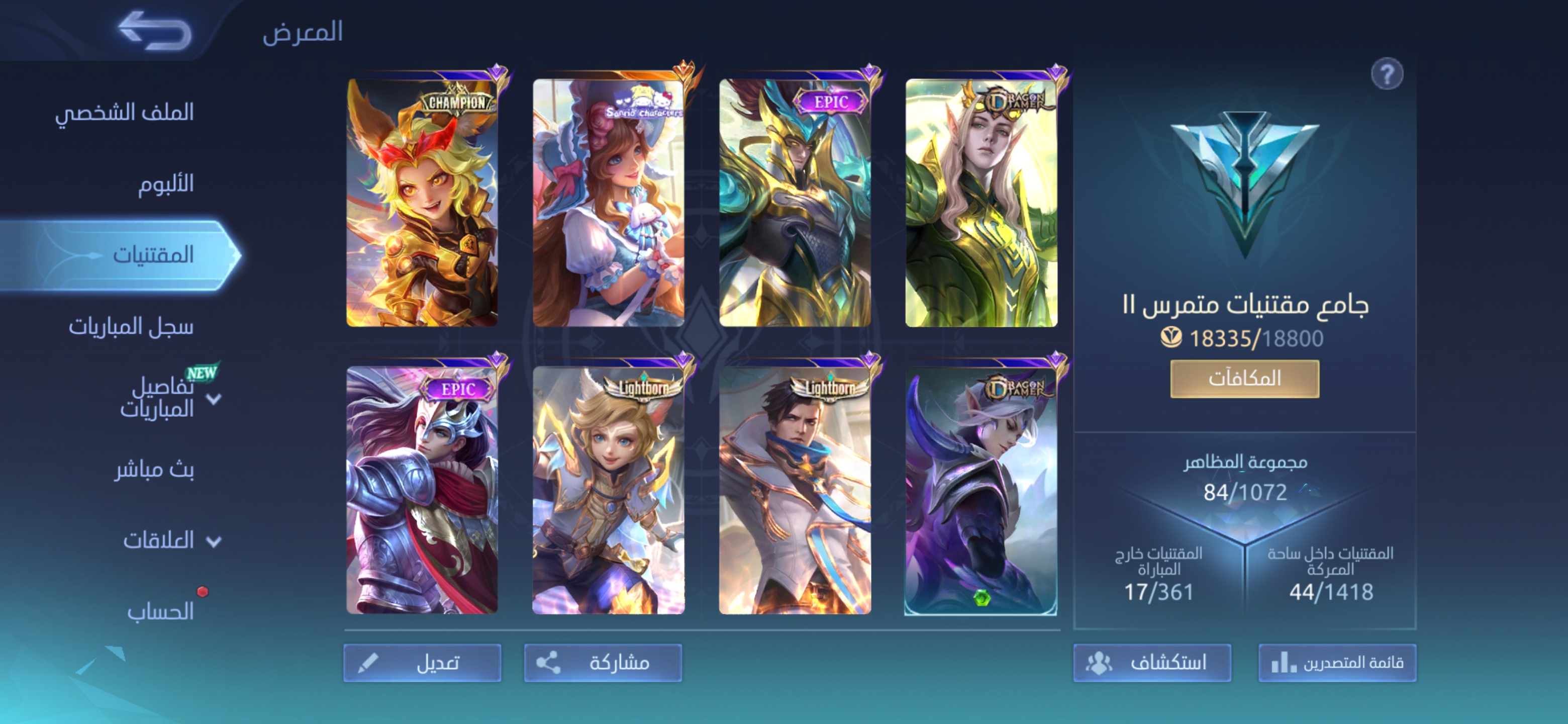1568x724 pixels.
Task: Switch to the الألبوم album tab
Action: point(165,184)
